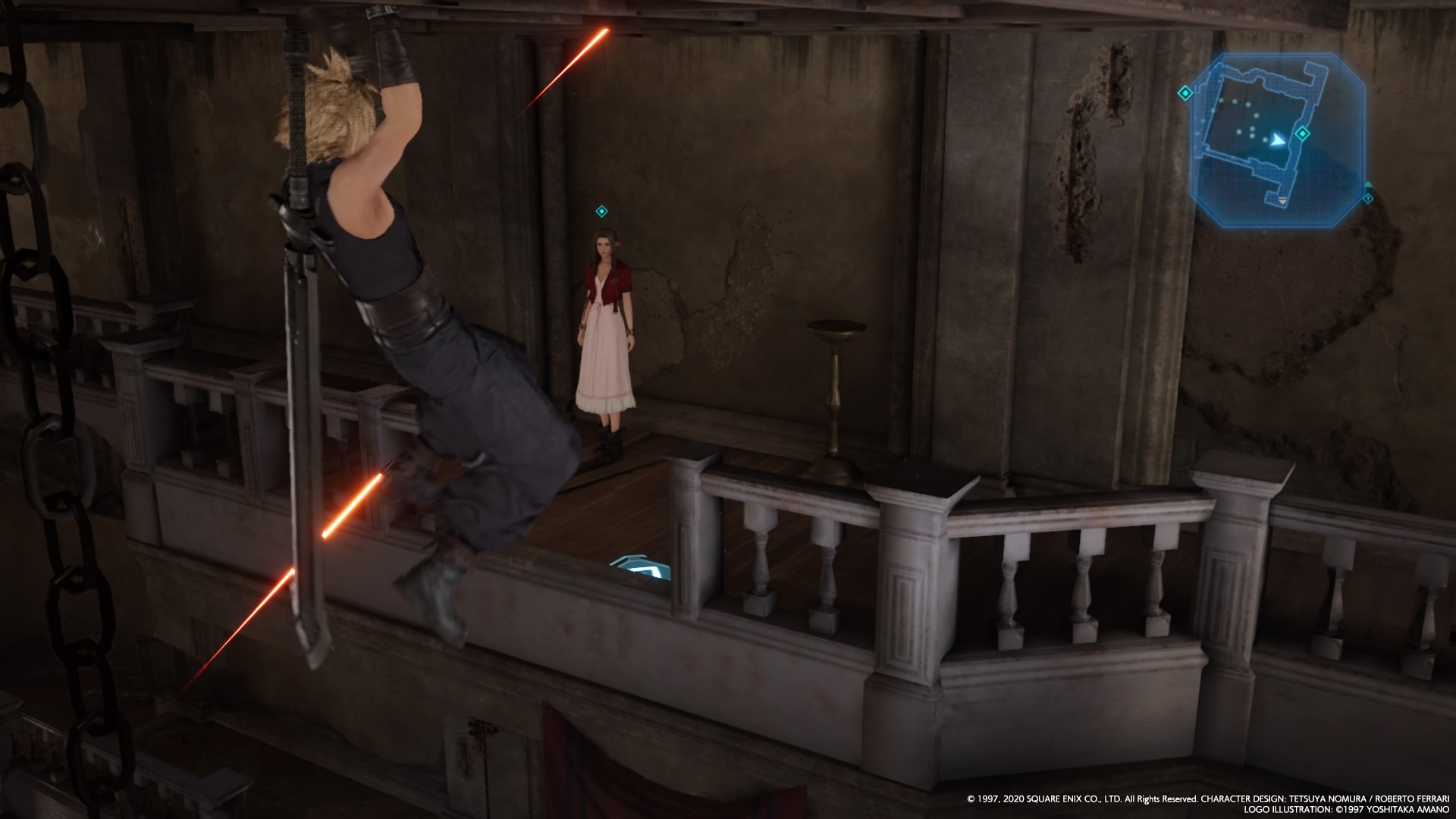Open the blue minimap
This screenshot has height=819, width=1456.
(x=1277, y=140)
